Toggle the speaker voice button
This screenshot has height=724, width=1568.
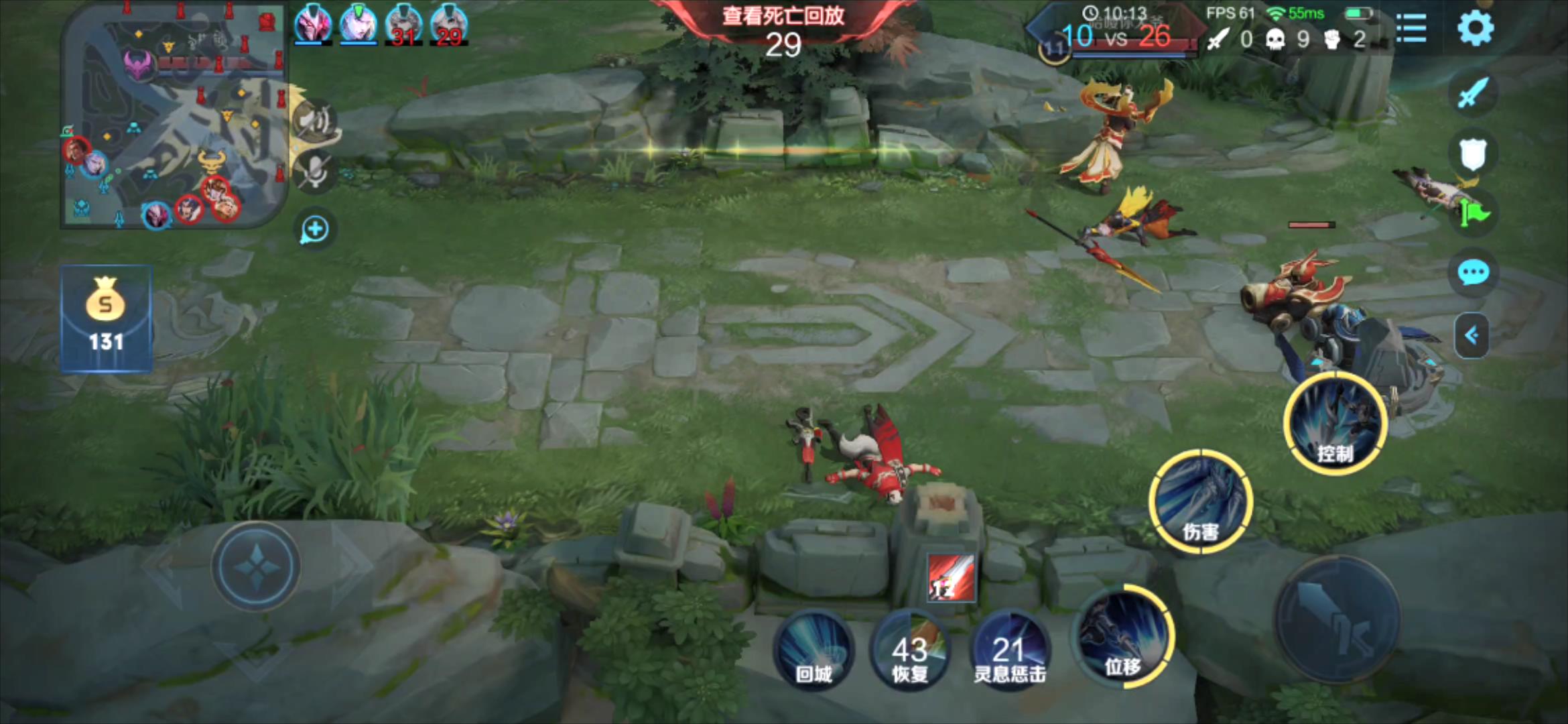tap(314, 121)
